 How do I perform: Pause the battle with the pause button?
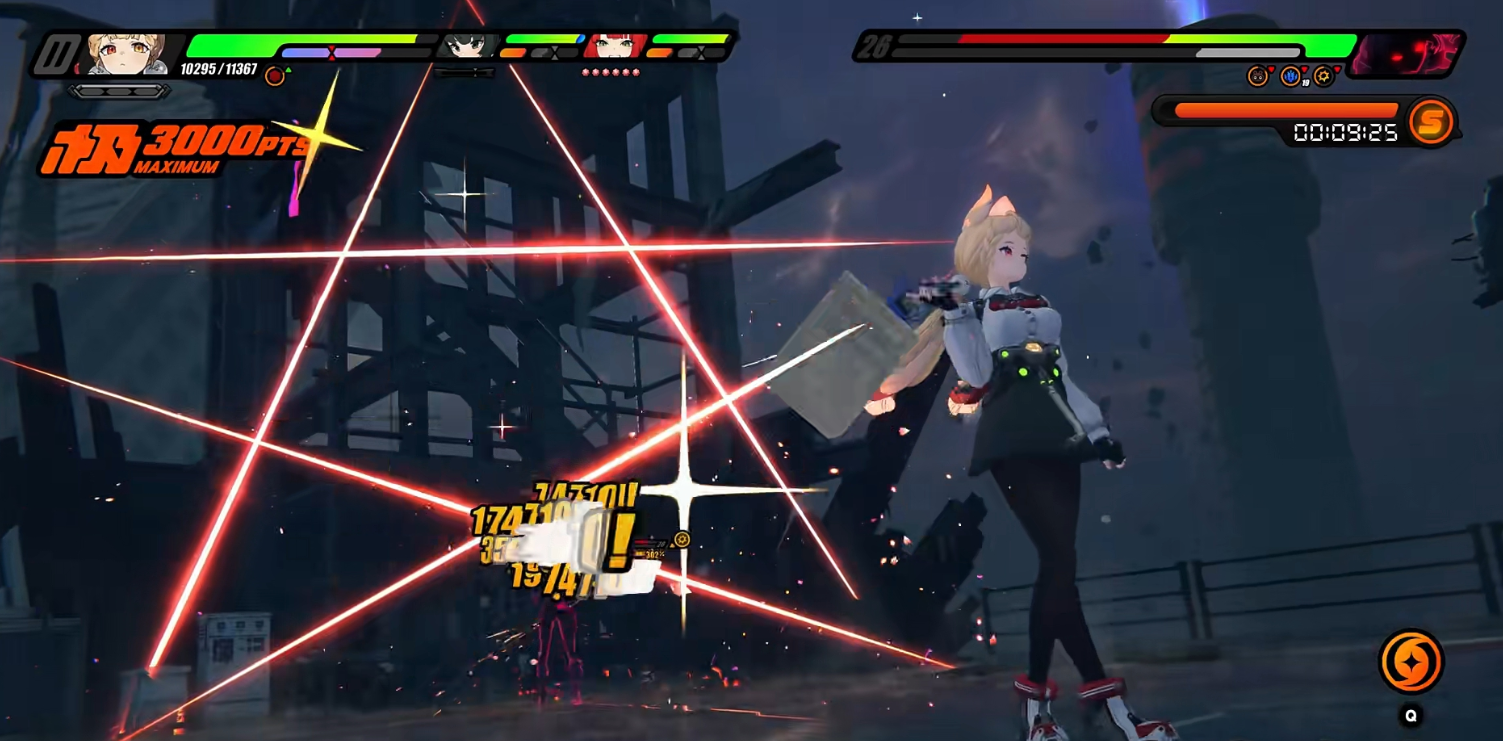pos(56,54)
